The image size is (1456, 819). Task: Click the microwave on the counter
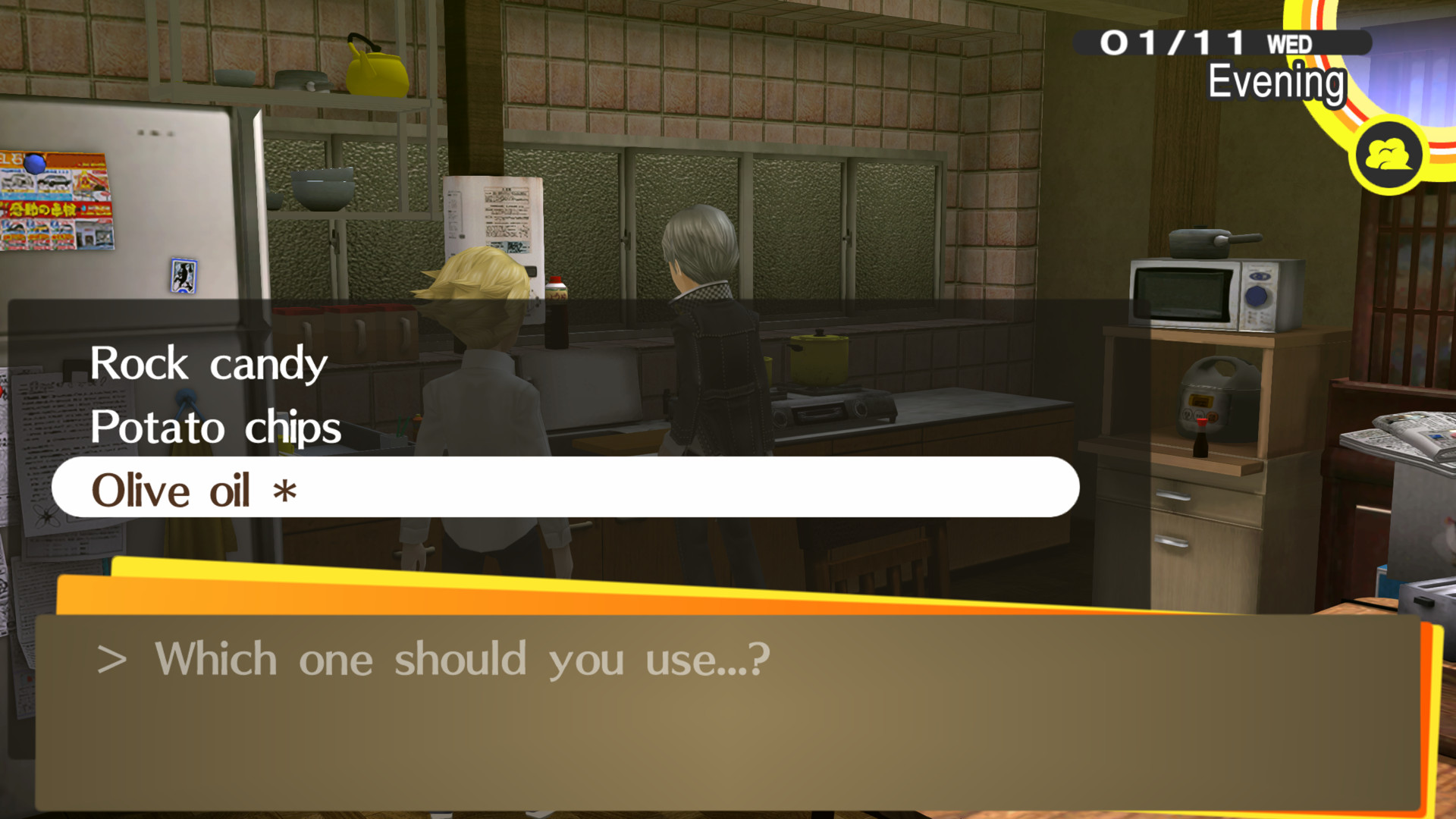click(x=1213, y=296)
